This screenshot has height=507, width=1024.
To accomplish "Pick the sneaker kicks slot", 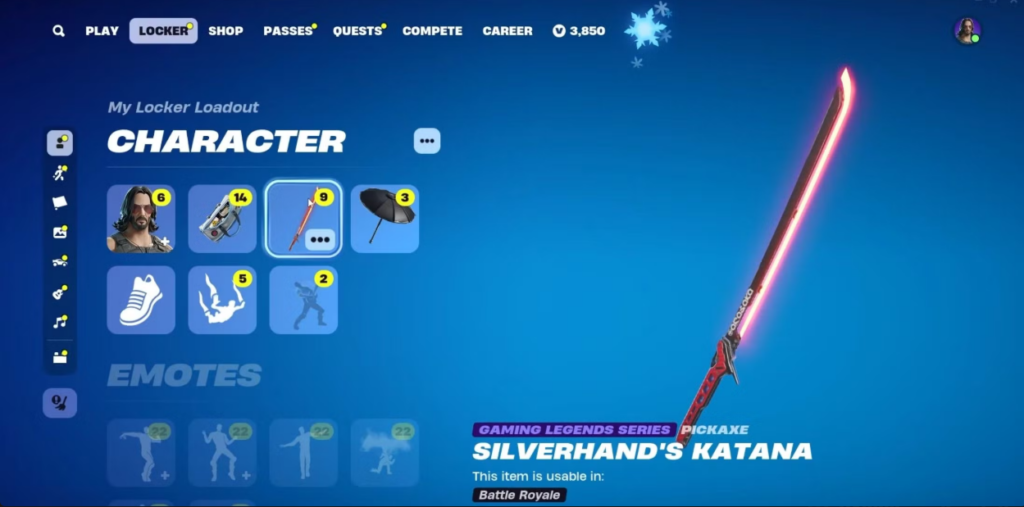I will 141,300.
